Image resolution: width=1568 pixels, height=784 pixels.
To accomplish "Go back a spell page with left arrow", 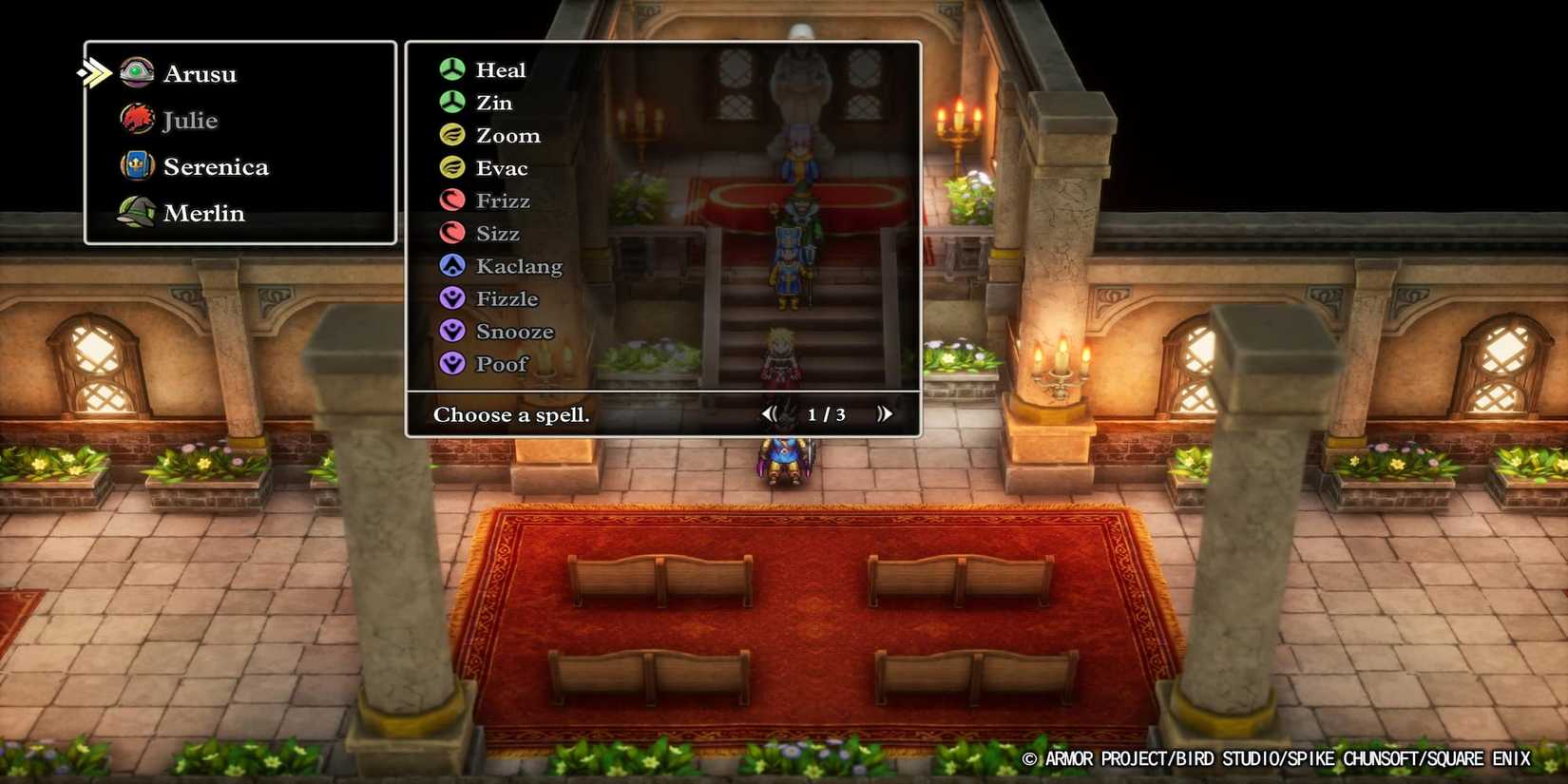I will click(770, 413).
